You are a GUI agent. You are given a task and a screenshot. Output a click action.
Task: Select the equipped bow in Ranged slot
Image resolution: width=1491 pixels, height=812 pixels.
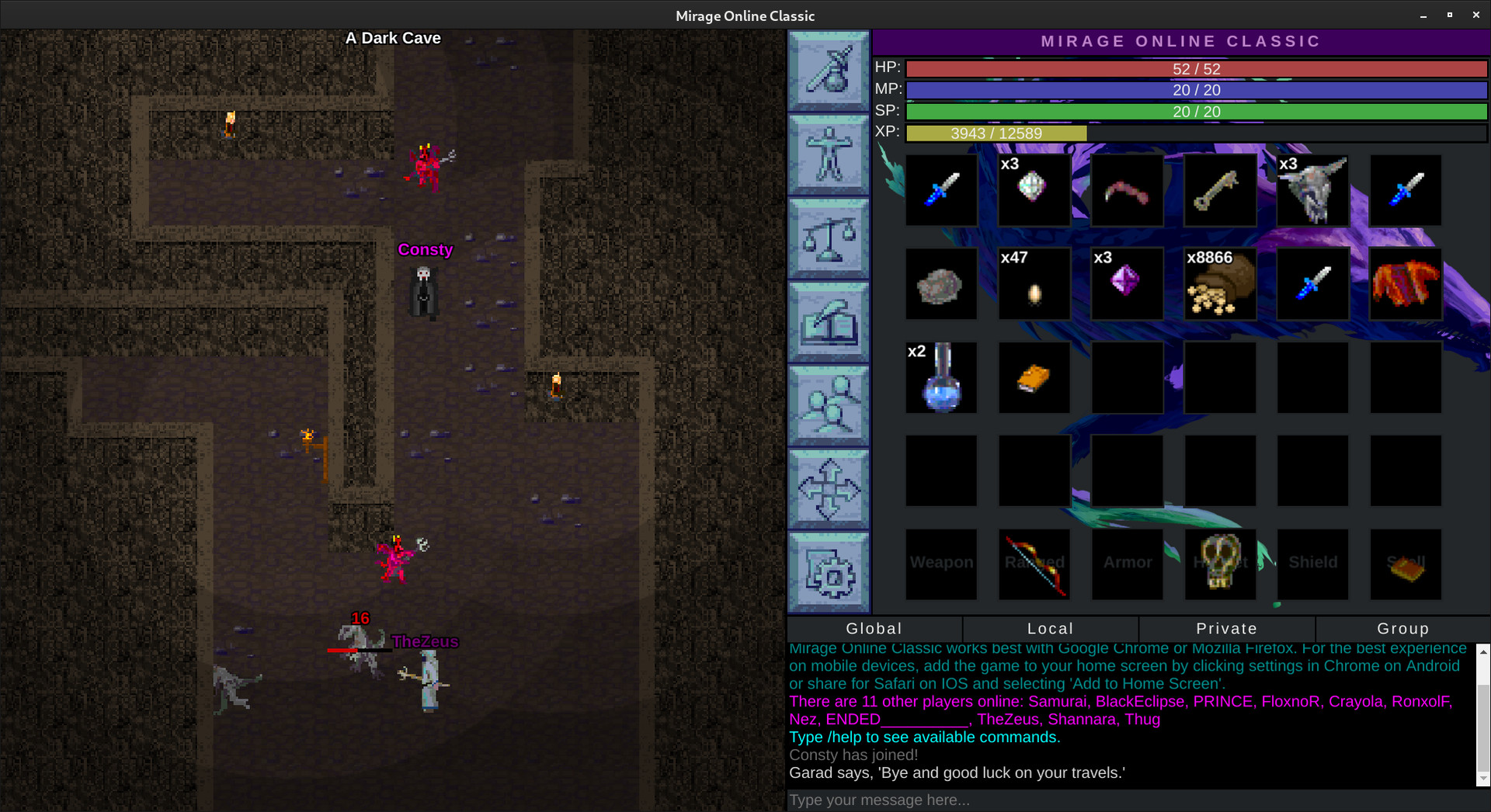[1034, 564]
